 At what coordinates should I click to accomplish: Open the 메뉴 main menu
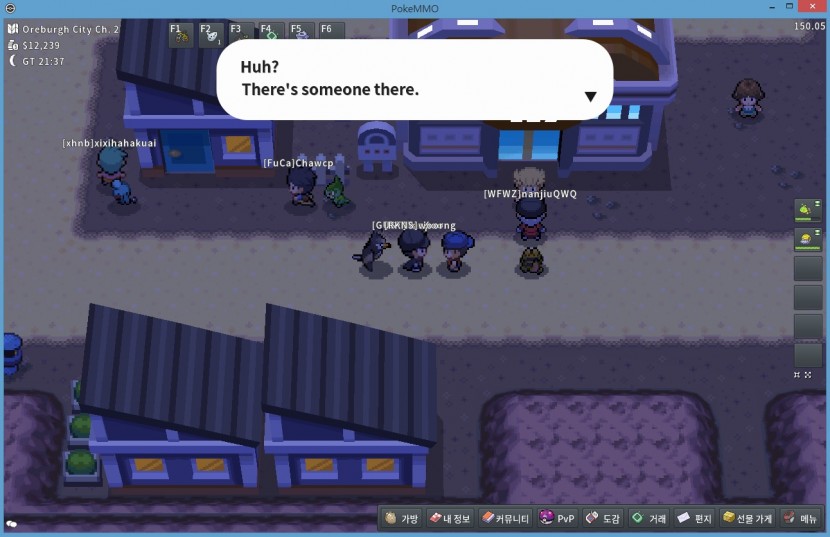[x=801, y=518]
